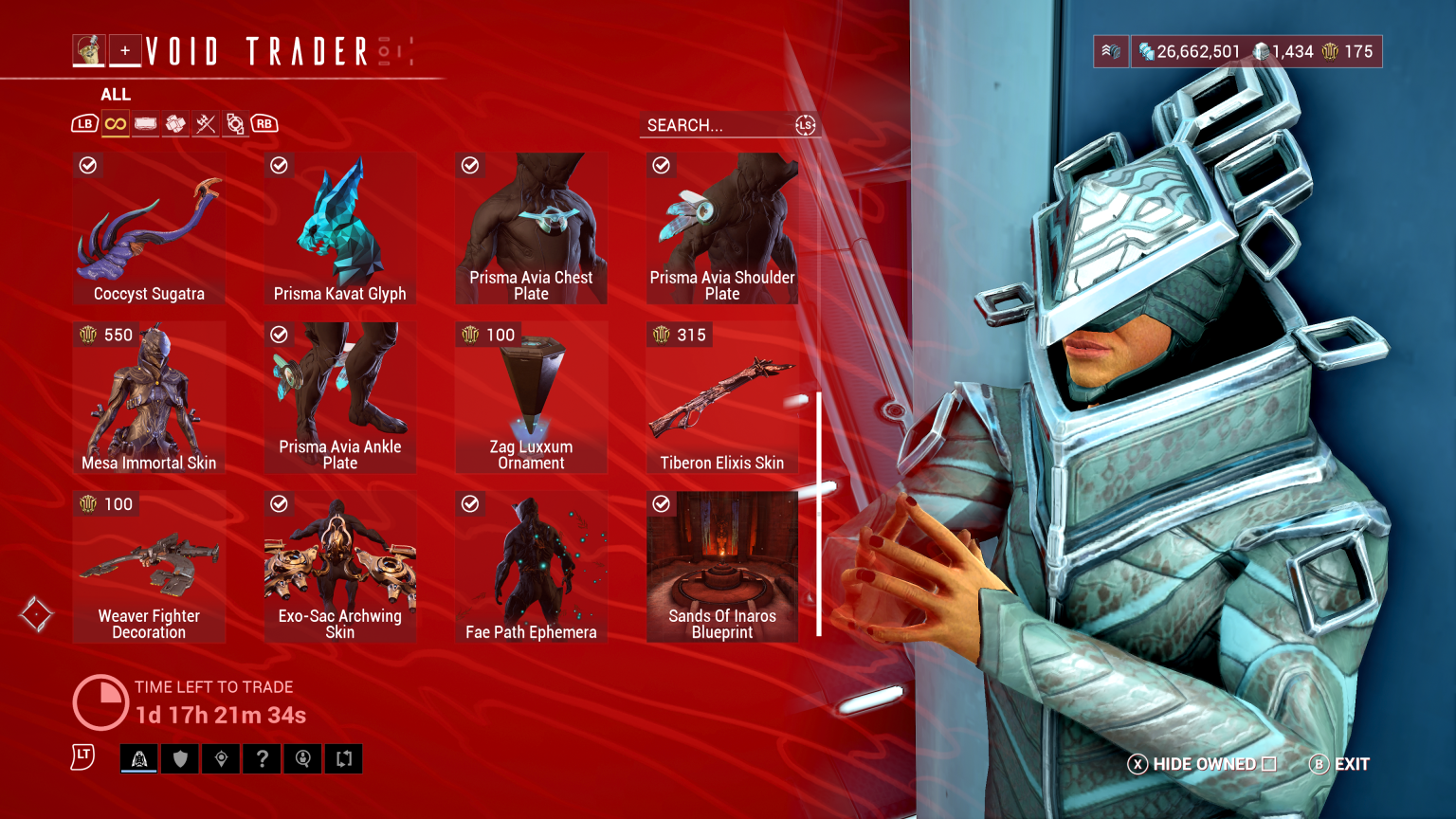The width and height of the screenshot is (1456, 819).
Task: Open the Void Trader avatar tab at bottom
Action: 138,758
